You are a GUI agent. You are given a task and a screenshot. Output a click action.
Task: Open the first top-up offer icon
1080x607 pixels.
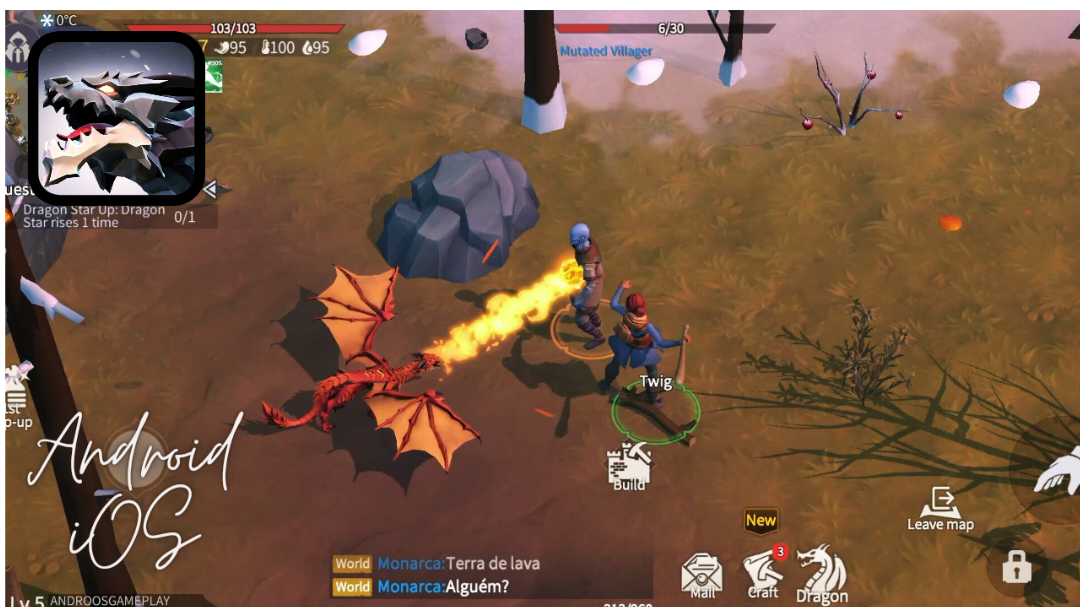click(15, 395)
